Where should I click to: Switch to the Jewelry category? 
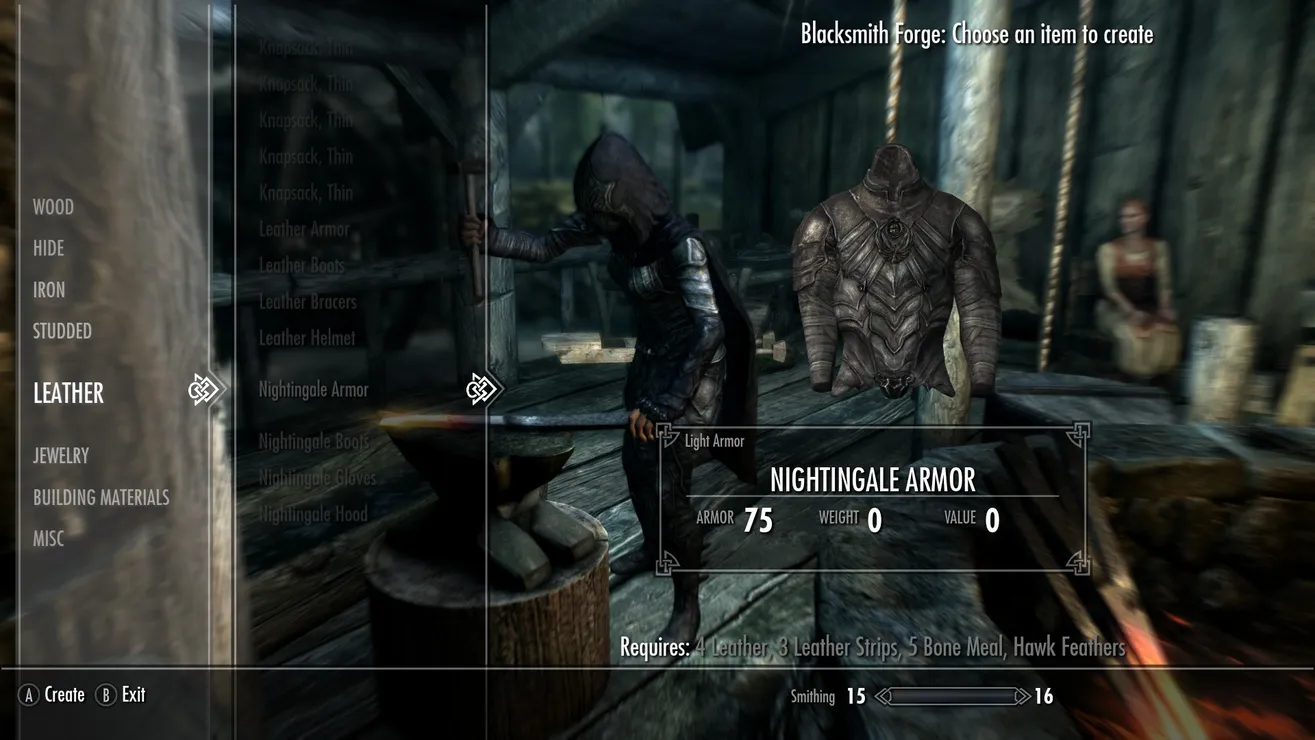[61, 455]
